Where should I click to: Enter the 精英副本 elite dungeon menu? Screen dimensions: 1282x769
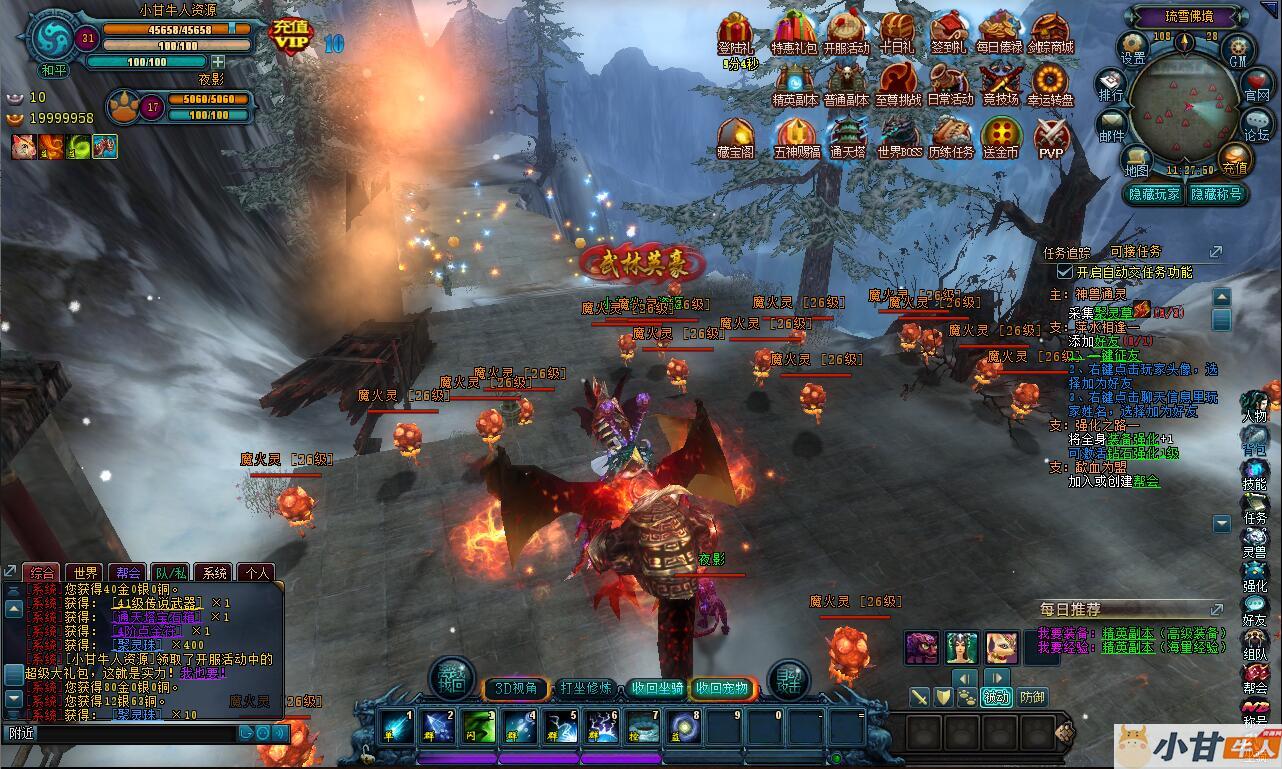(795, 82)
